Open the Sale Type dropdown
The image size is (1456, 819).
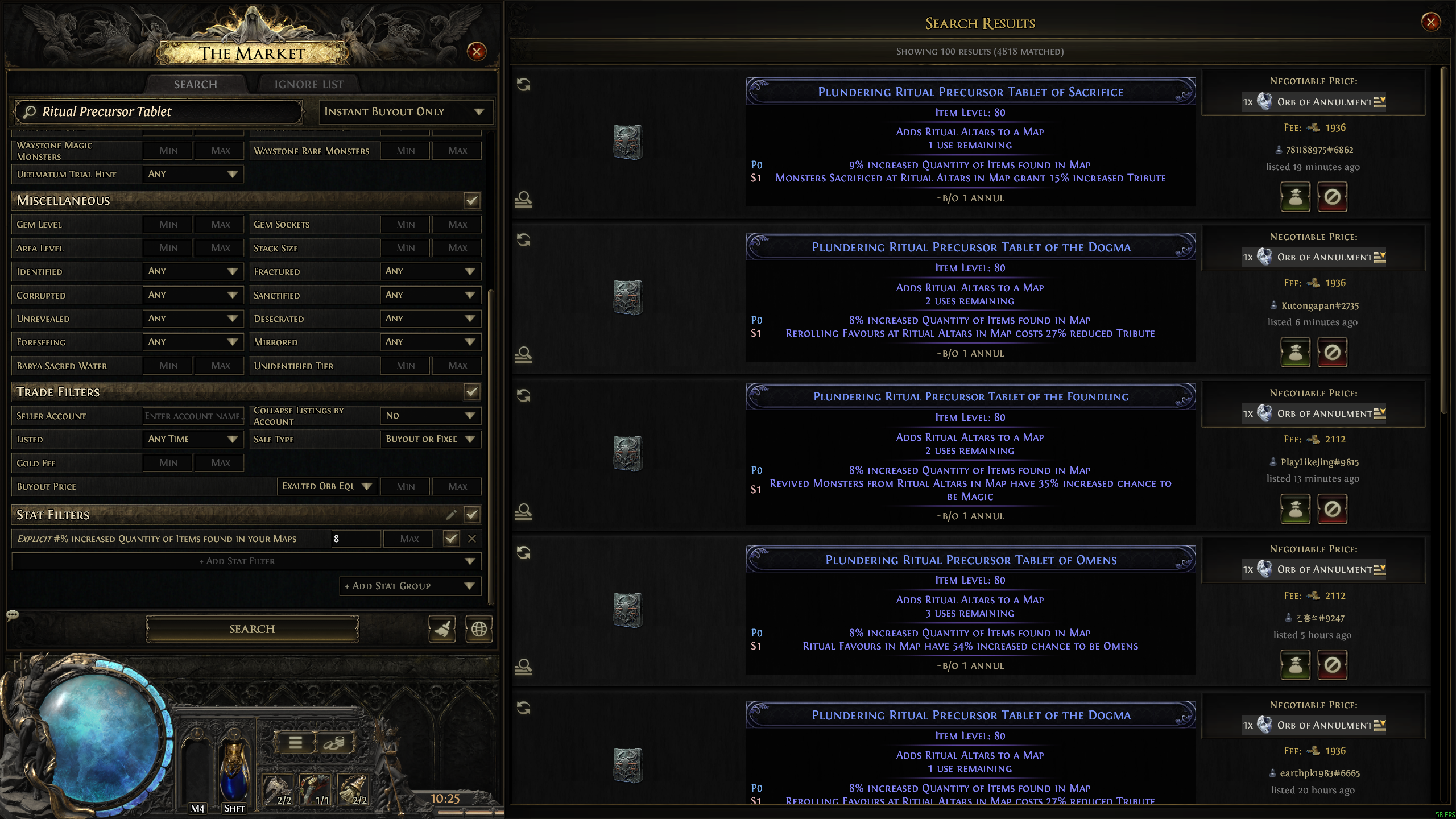click(x=430, y=439)
